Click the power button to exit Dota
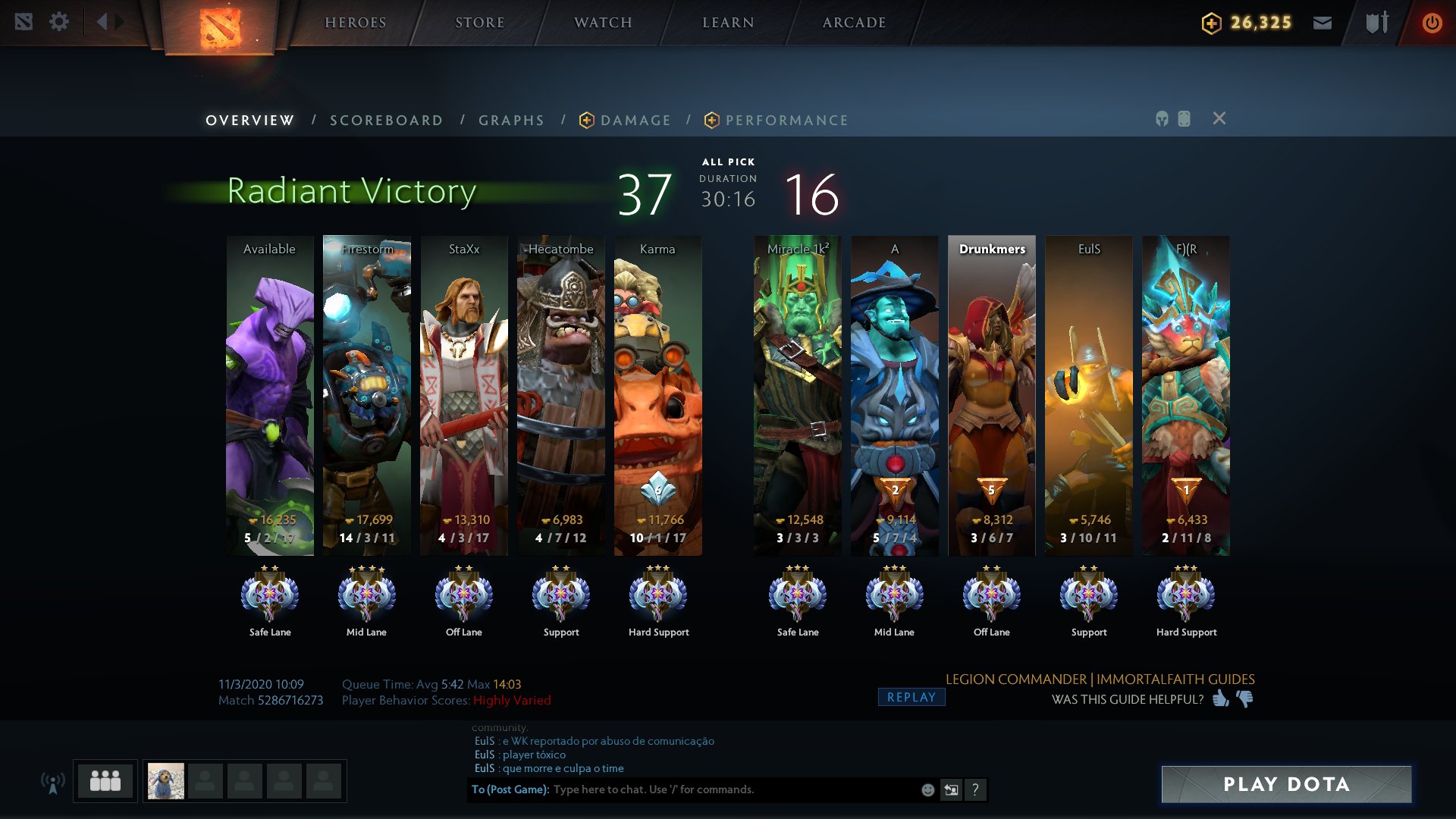This screenshot has width=1456, height=819. tap(1432, 22)
